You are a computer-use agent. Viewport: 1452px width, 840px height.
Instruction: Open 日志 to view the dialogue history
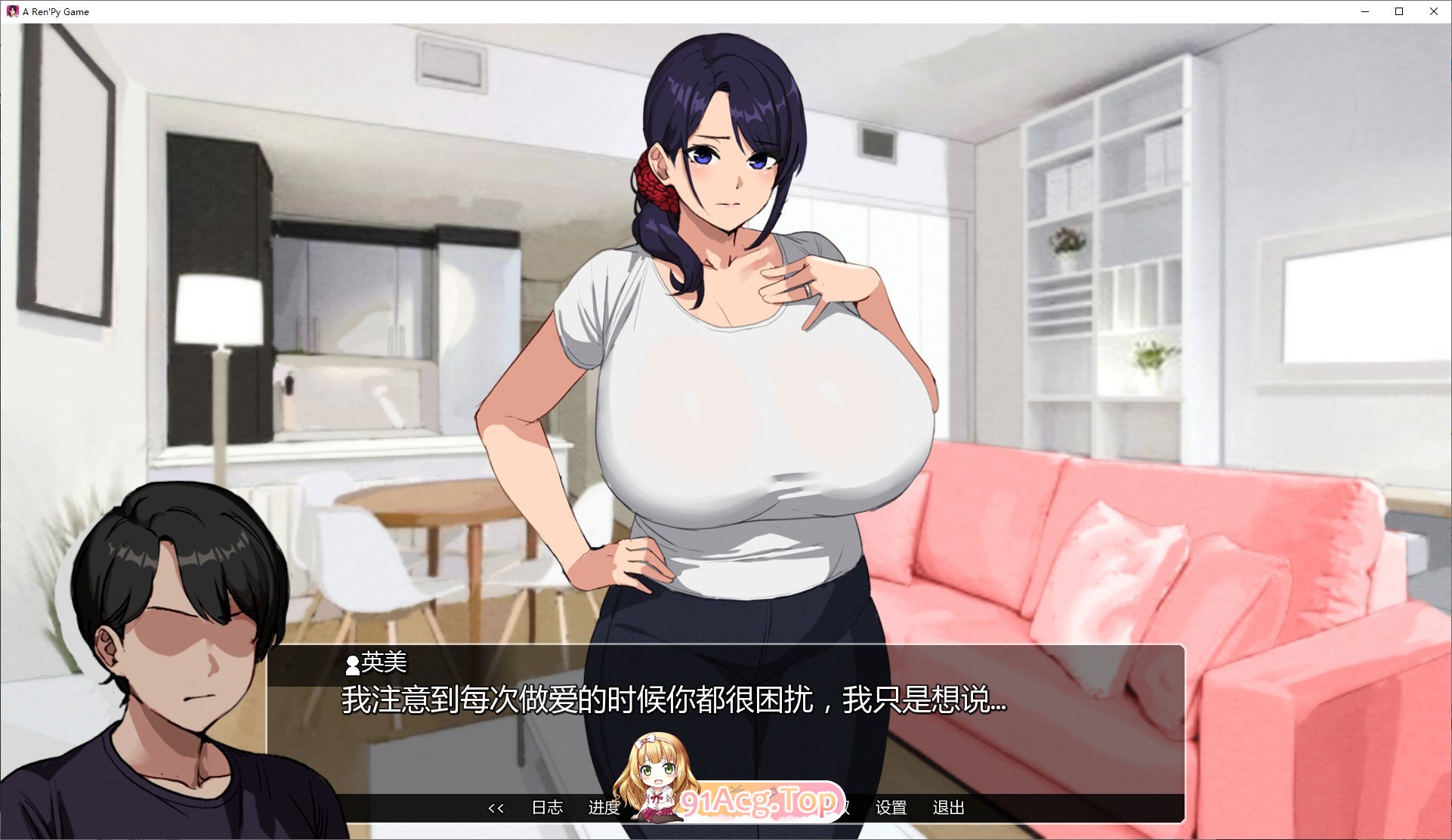547,808
